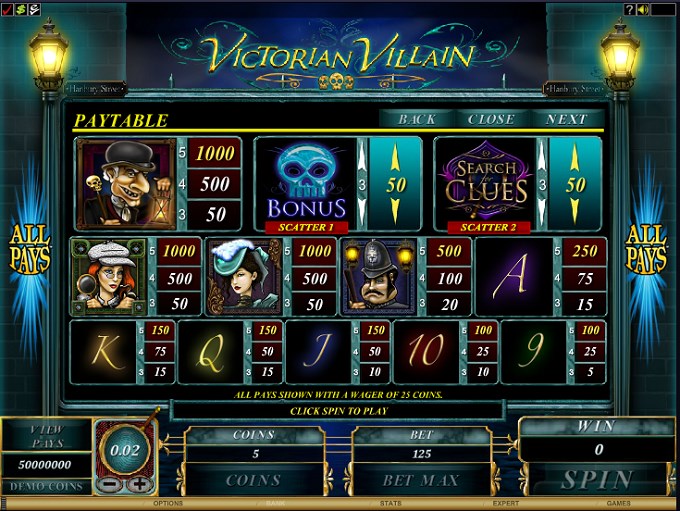This screenshot has width=680, height=511.
Task: Go back to the previous paytable page
Action: click(x=417, y=119)
